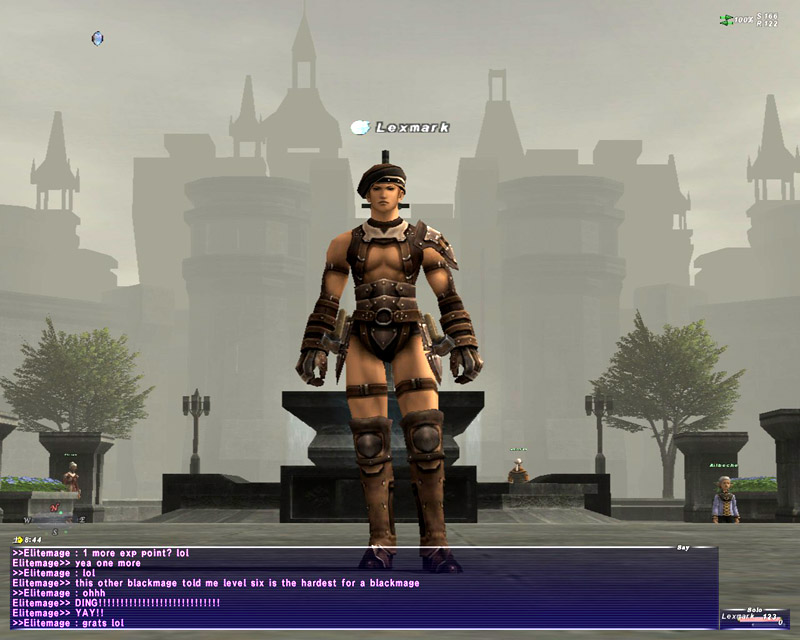Click the blue crystal status icon
The height and width of the screenshot is (640, 800).
click(x=97, y=39)
